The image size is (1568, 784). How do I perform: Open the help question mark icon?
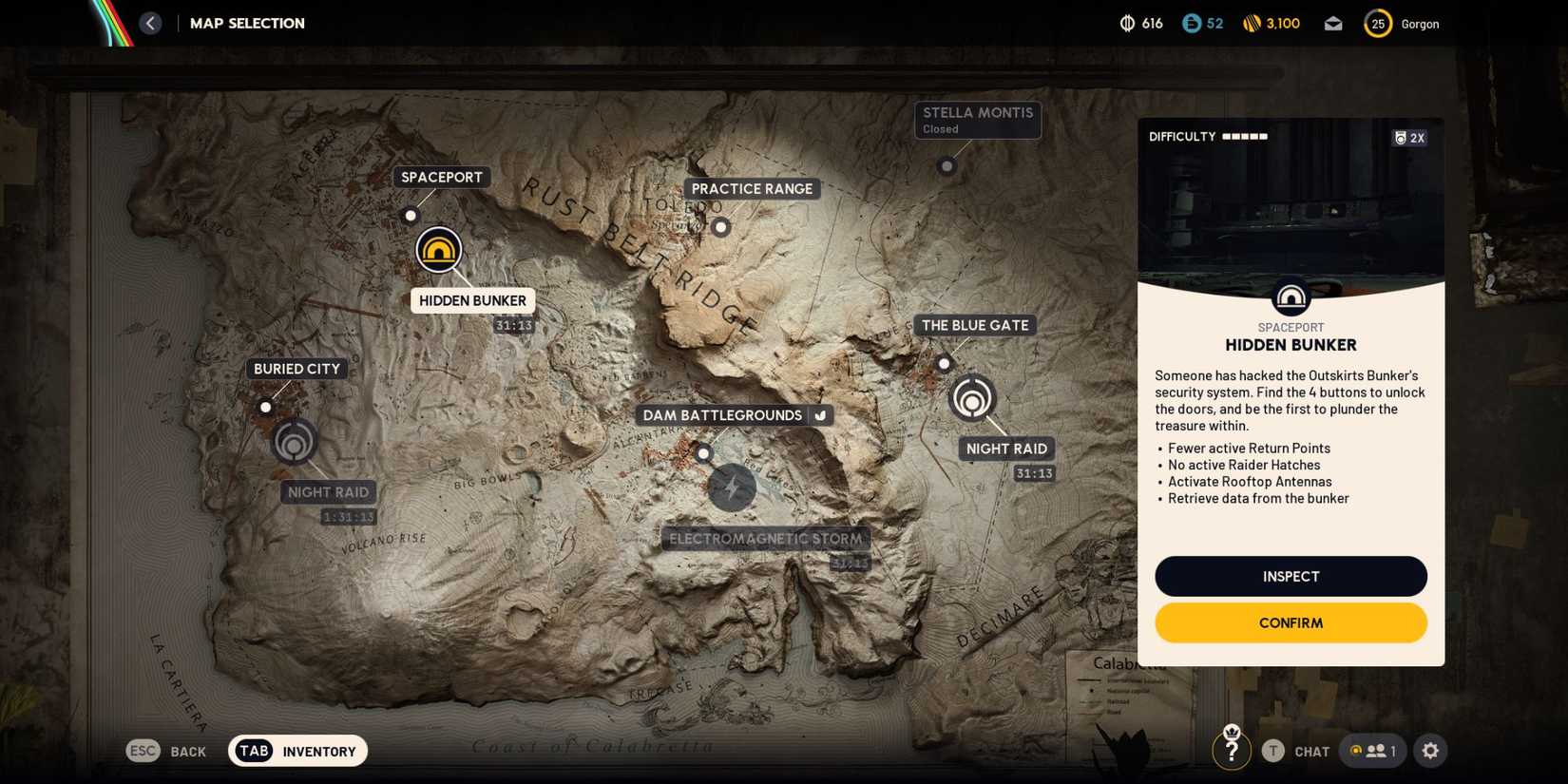1233,750
